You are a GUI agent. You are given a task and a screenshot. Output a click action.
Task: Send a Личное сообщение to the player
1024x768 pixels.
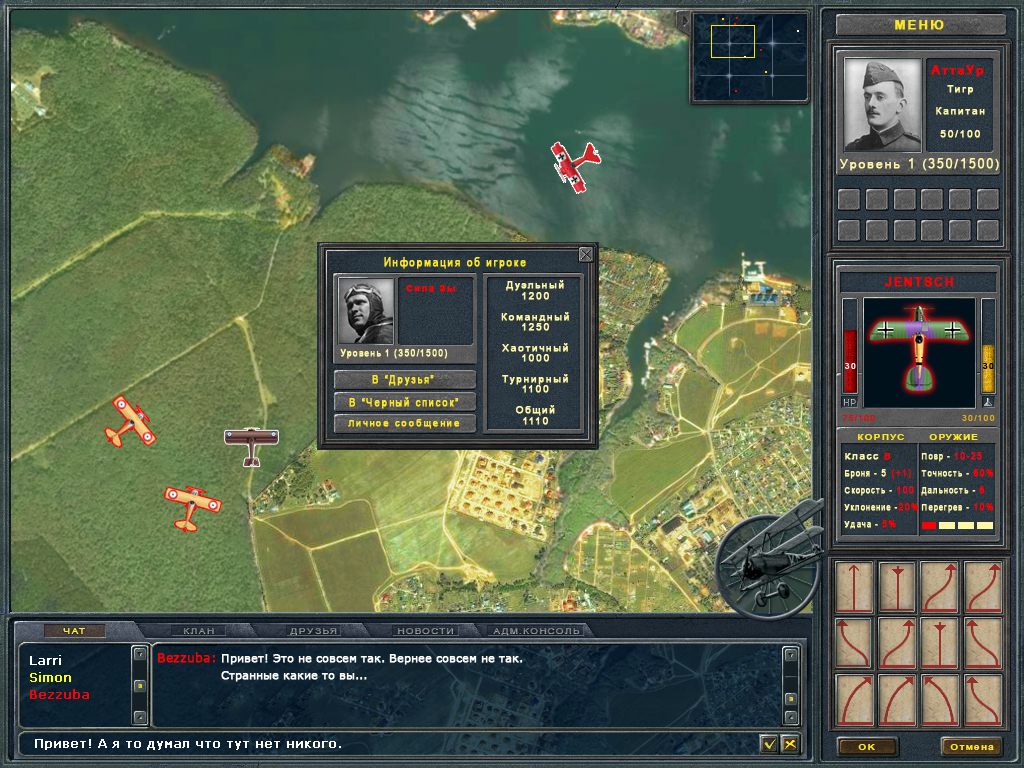pyautogui.click(x=404, y=424)
